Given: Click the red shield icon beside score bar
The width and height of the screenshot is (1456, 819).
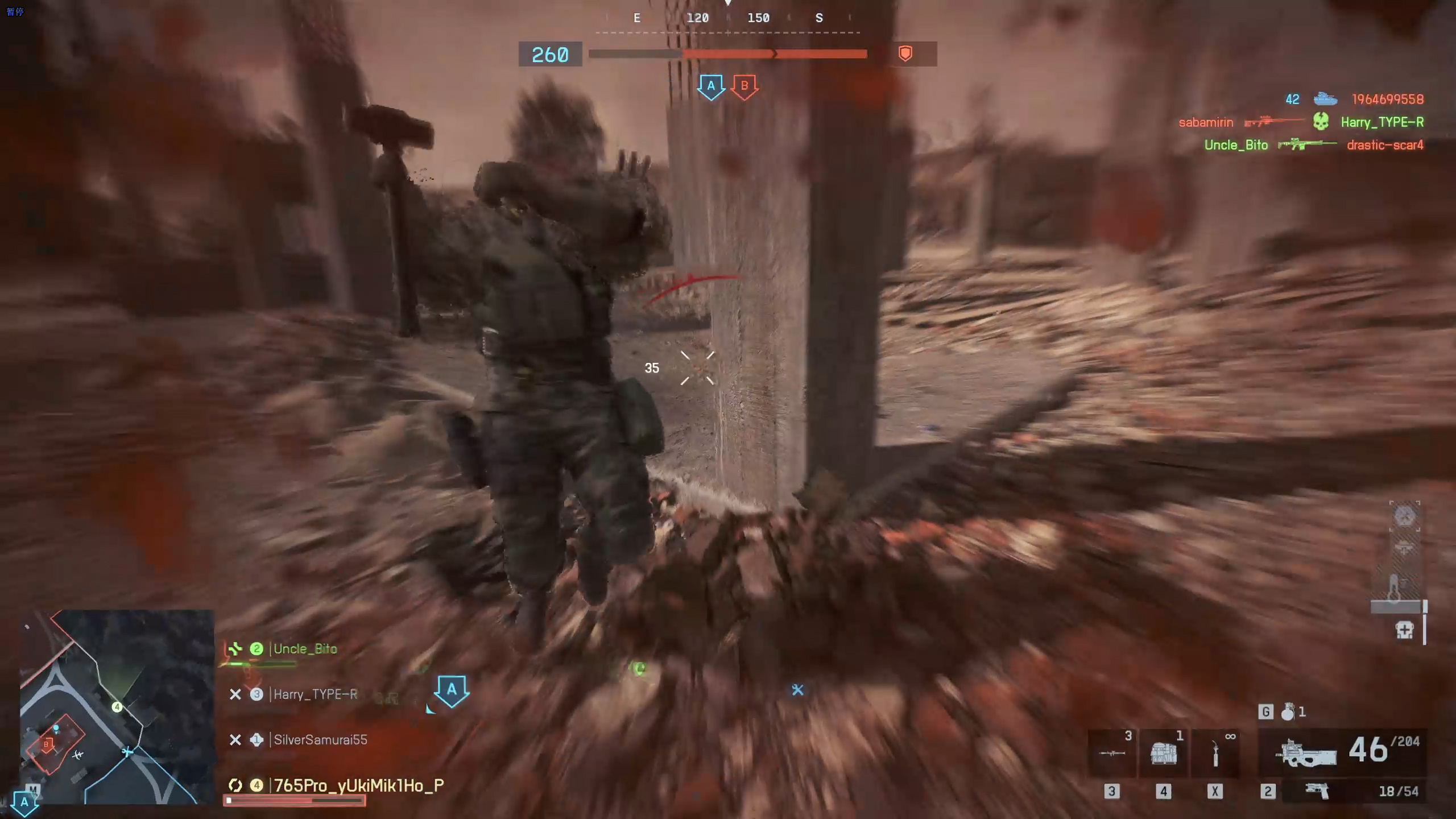Looking at the screenshot, I should (x=905, y=54).
